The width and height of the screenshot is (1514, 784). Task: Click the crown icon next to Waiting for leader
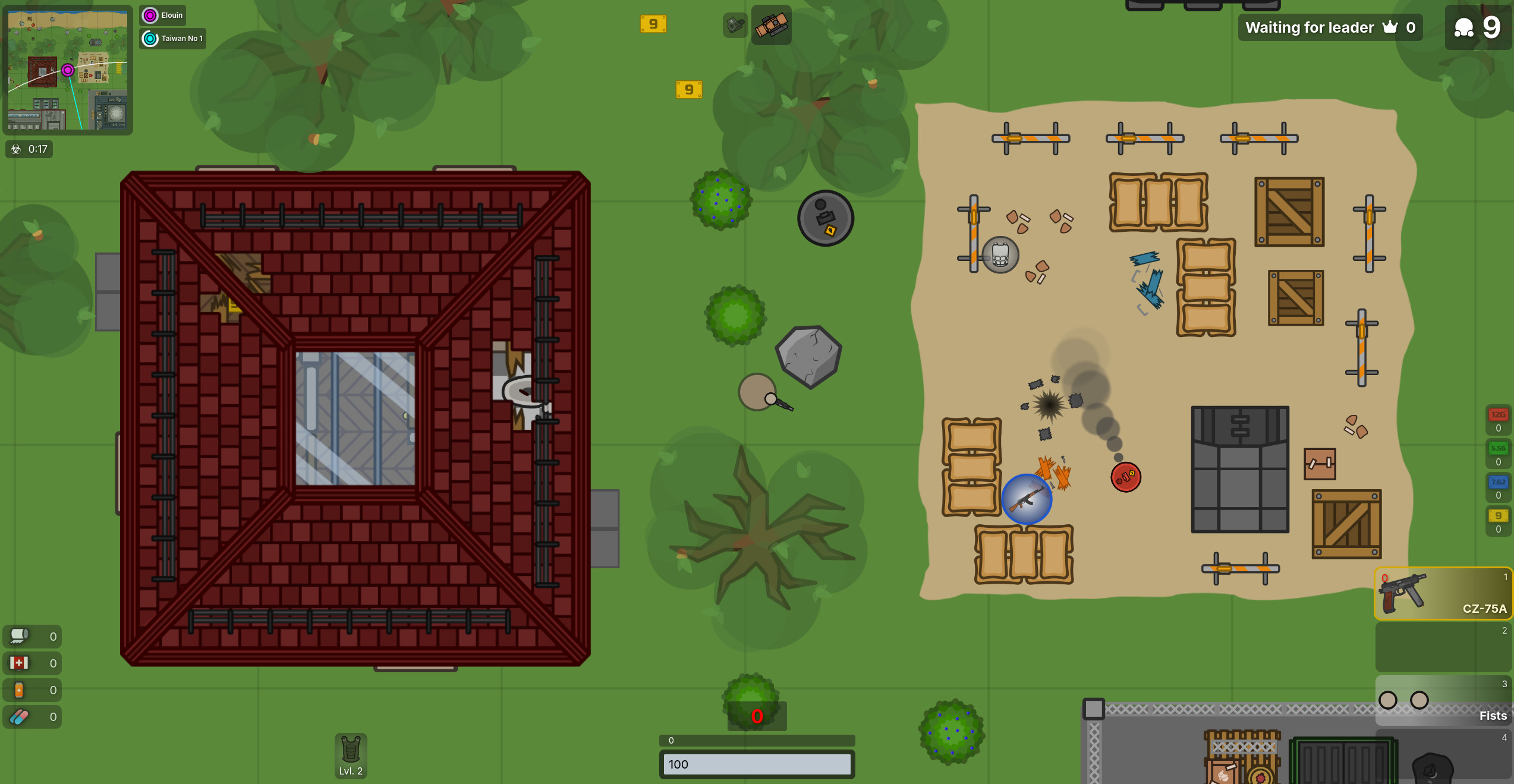1389,27
